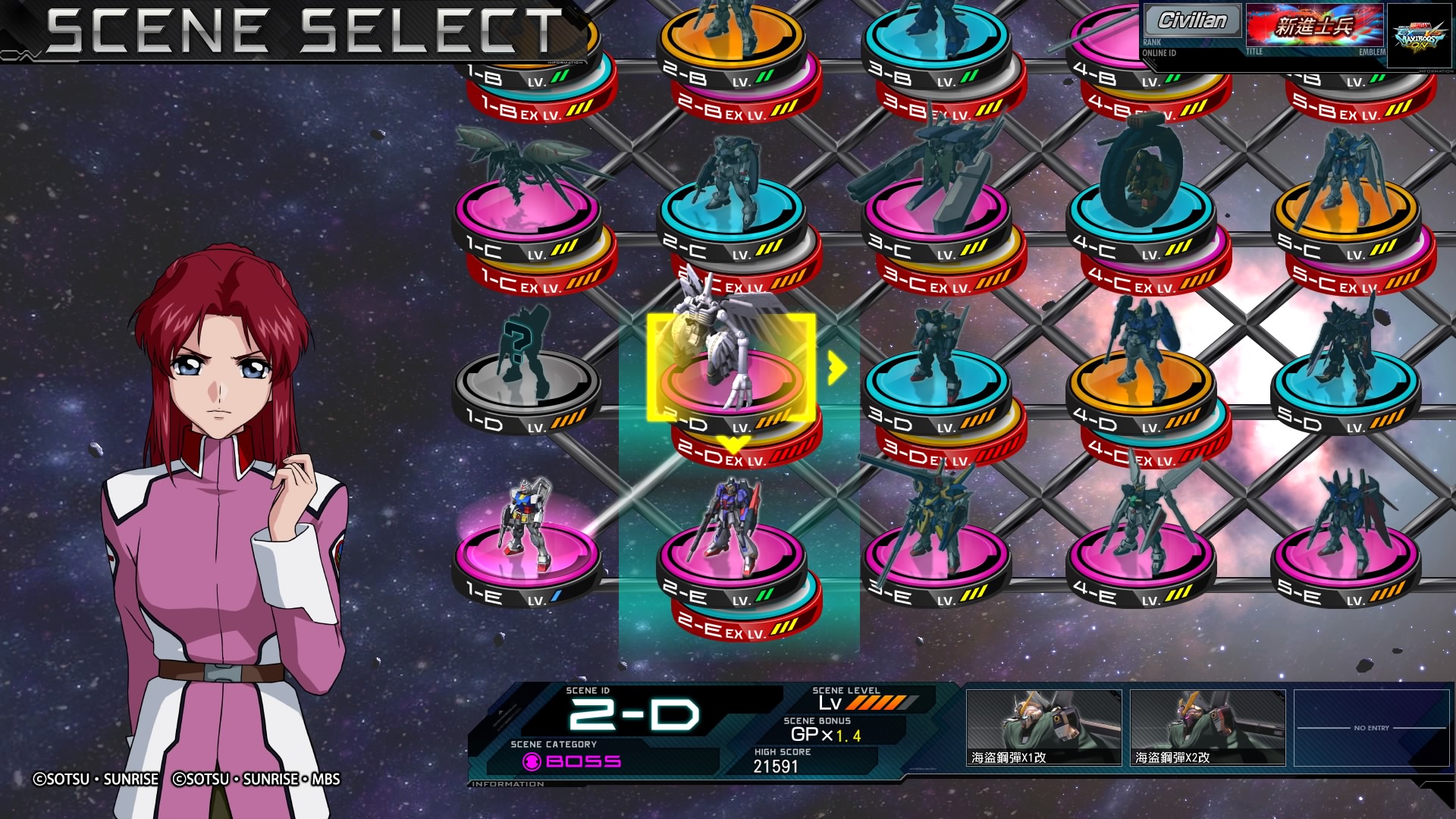Select highlighted scene tile 2-D
1456x819 pixels.
[730, 379]
